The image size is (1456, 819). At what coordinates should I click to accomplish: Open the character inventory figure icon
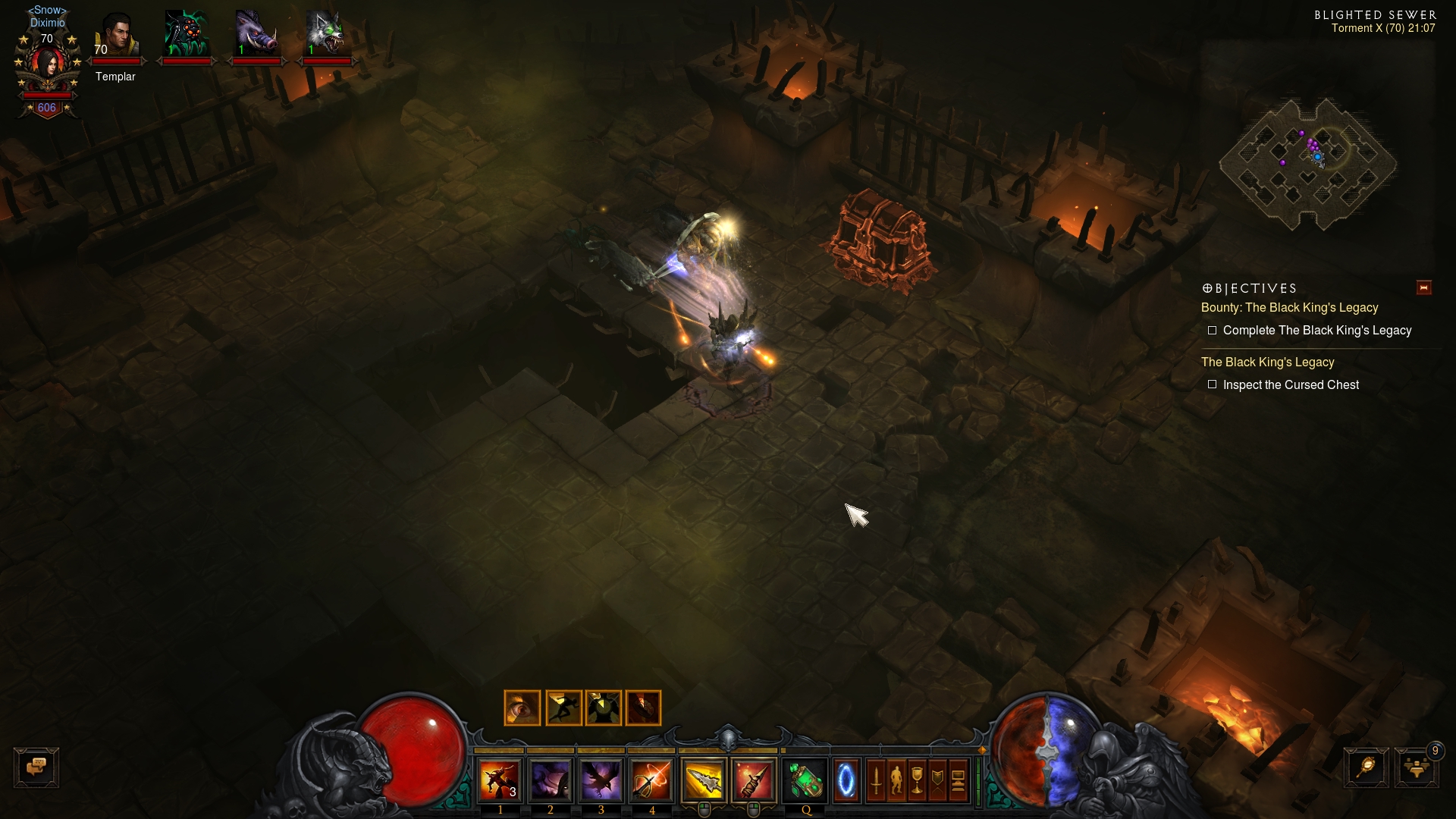896,780
